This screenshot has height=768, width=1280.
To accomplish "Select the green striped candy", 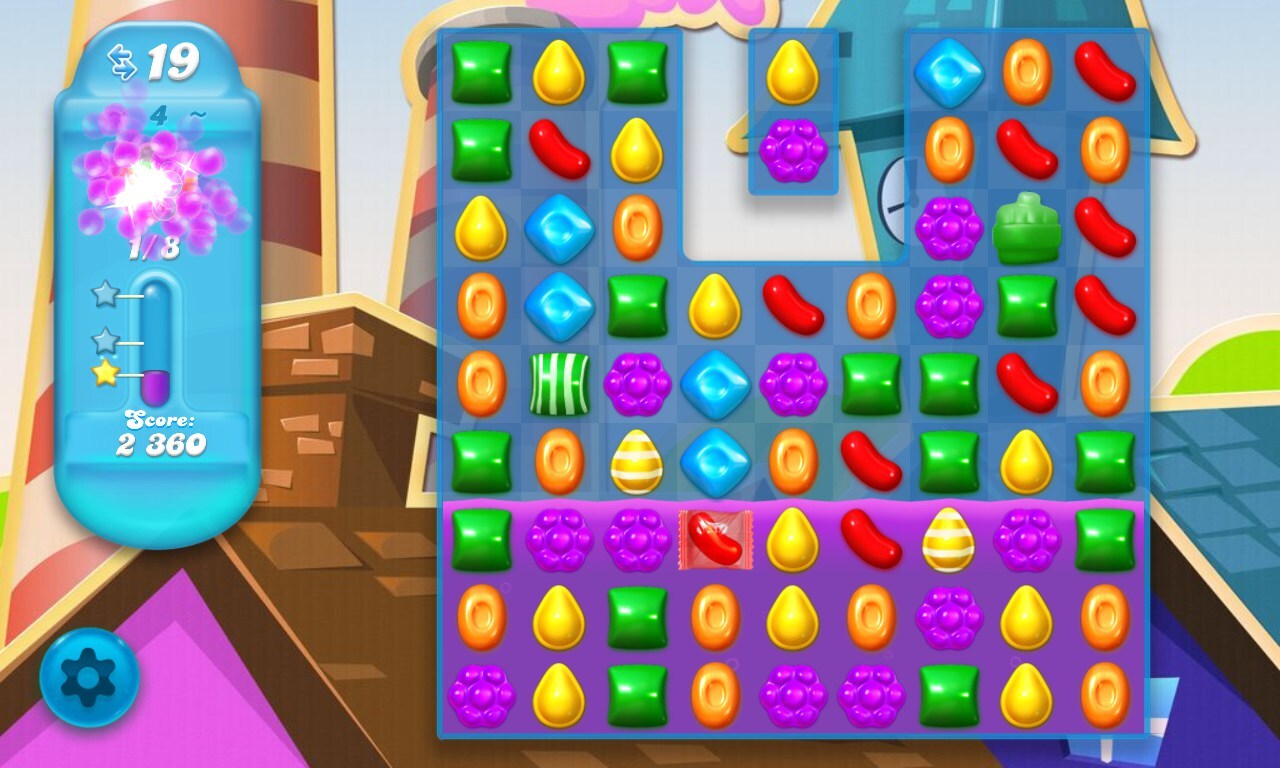I will point(560,385).
